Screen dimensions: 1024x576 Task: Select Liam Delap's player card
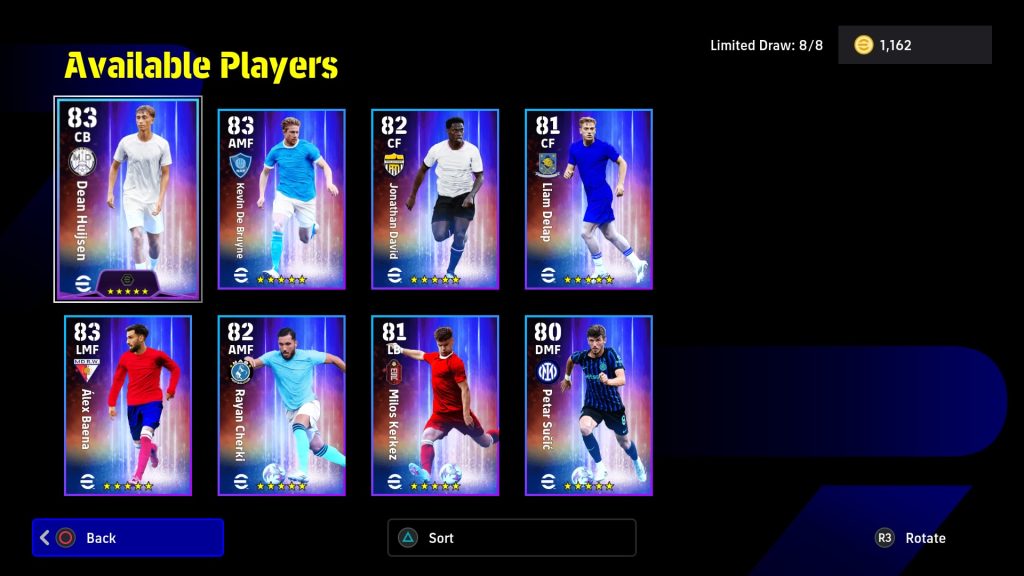click(588, 199)
